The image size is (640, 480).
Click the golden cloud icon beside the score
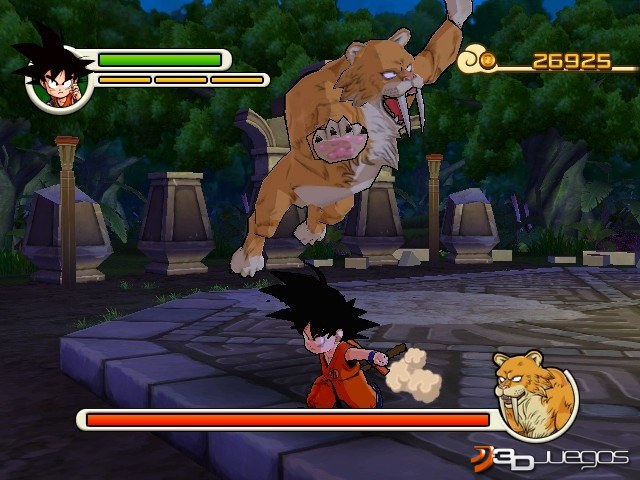tap(477, 62)
